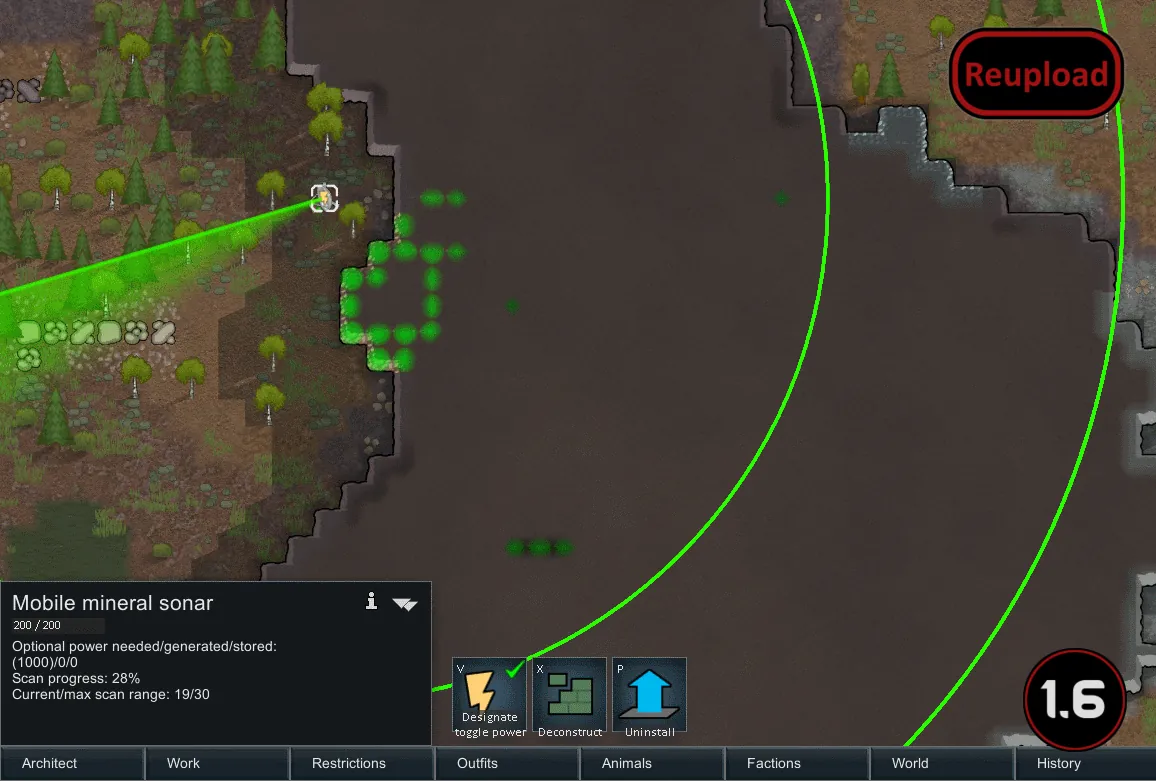The width and height of the screenshot is (1156, 781).
Task: Activate Designate toggle power command
Action: click(490, 697)
